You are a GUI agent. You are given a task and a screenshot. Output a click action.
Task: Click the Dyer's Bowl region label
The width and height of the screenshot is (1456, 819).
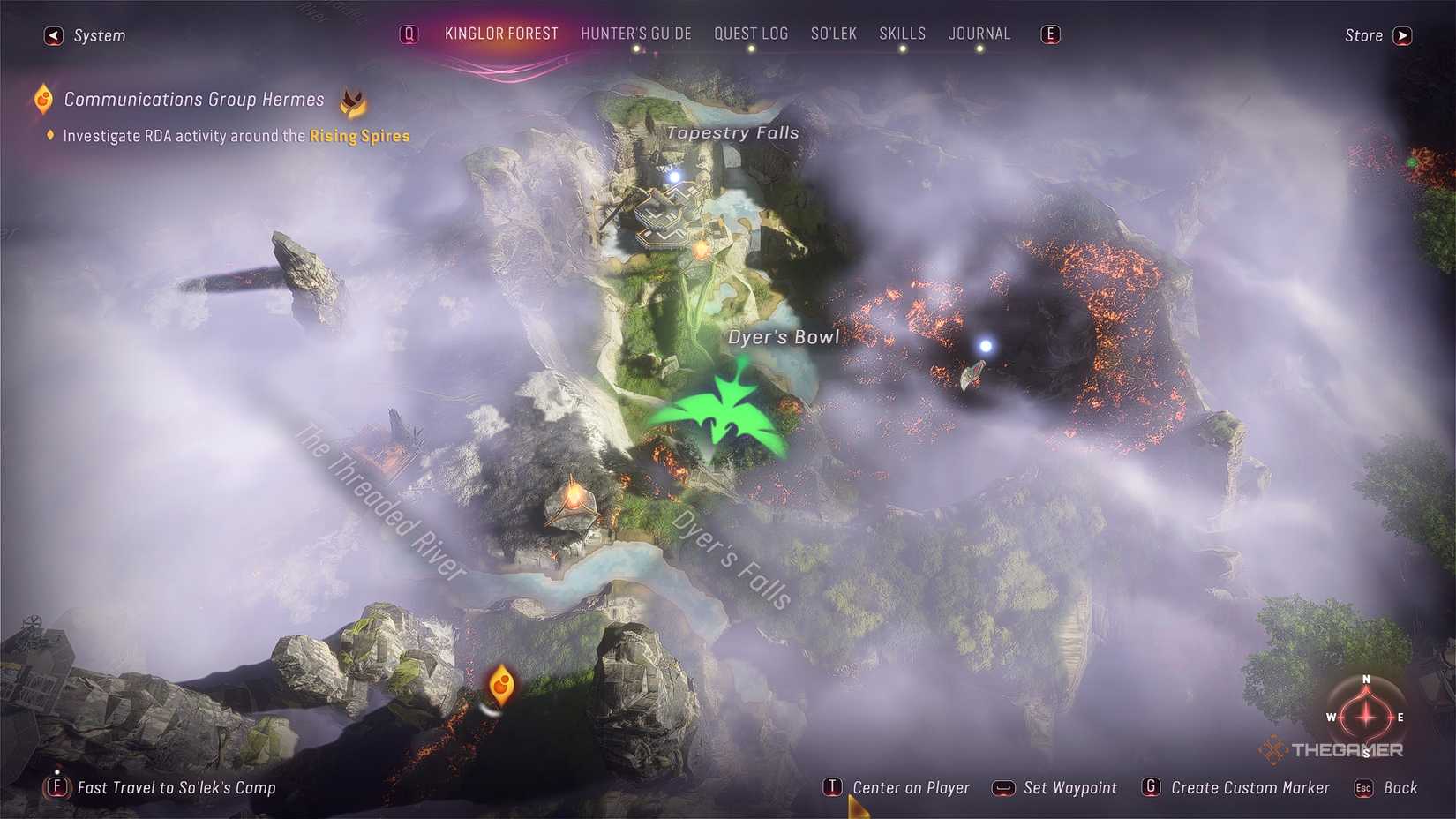point(784,336)
